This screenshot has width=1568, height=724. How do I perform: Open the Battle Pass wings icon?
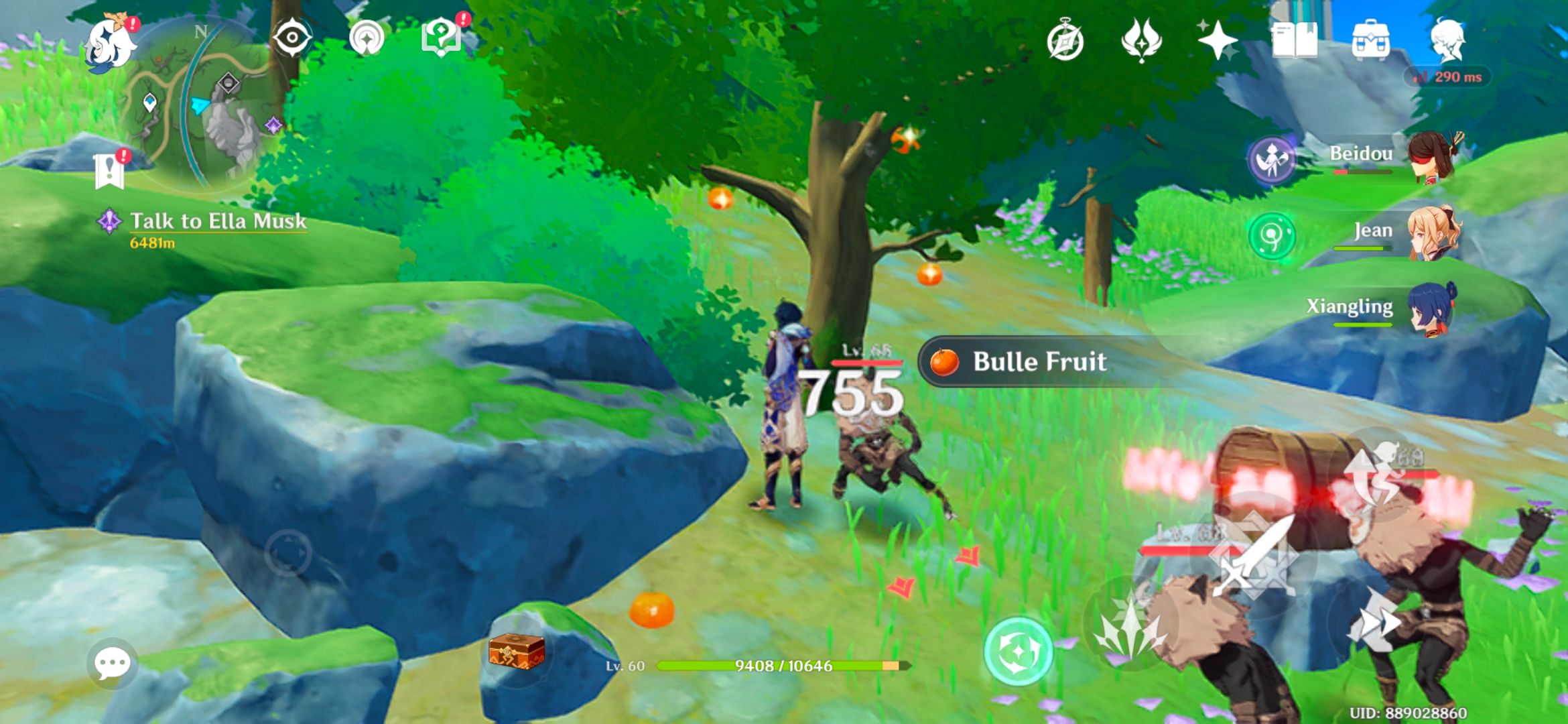coord(1143,40)
